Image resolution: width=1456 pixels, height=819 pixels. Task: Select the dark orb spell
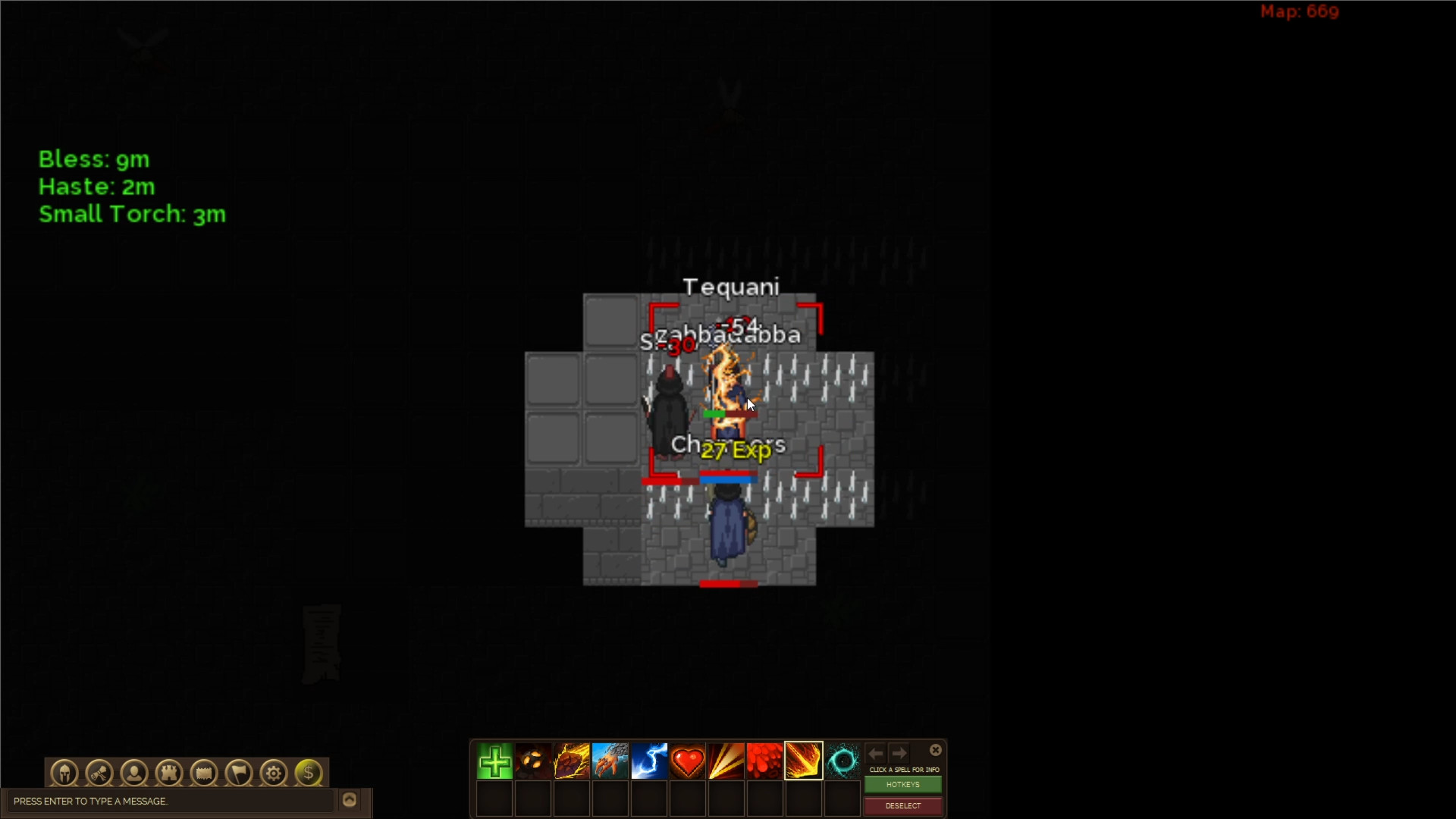point(534,761)
